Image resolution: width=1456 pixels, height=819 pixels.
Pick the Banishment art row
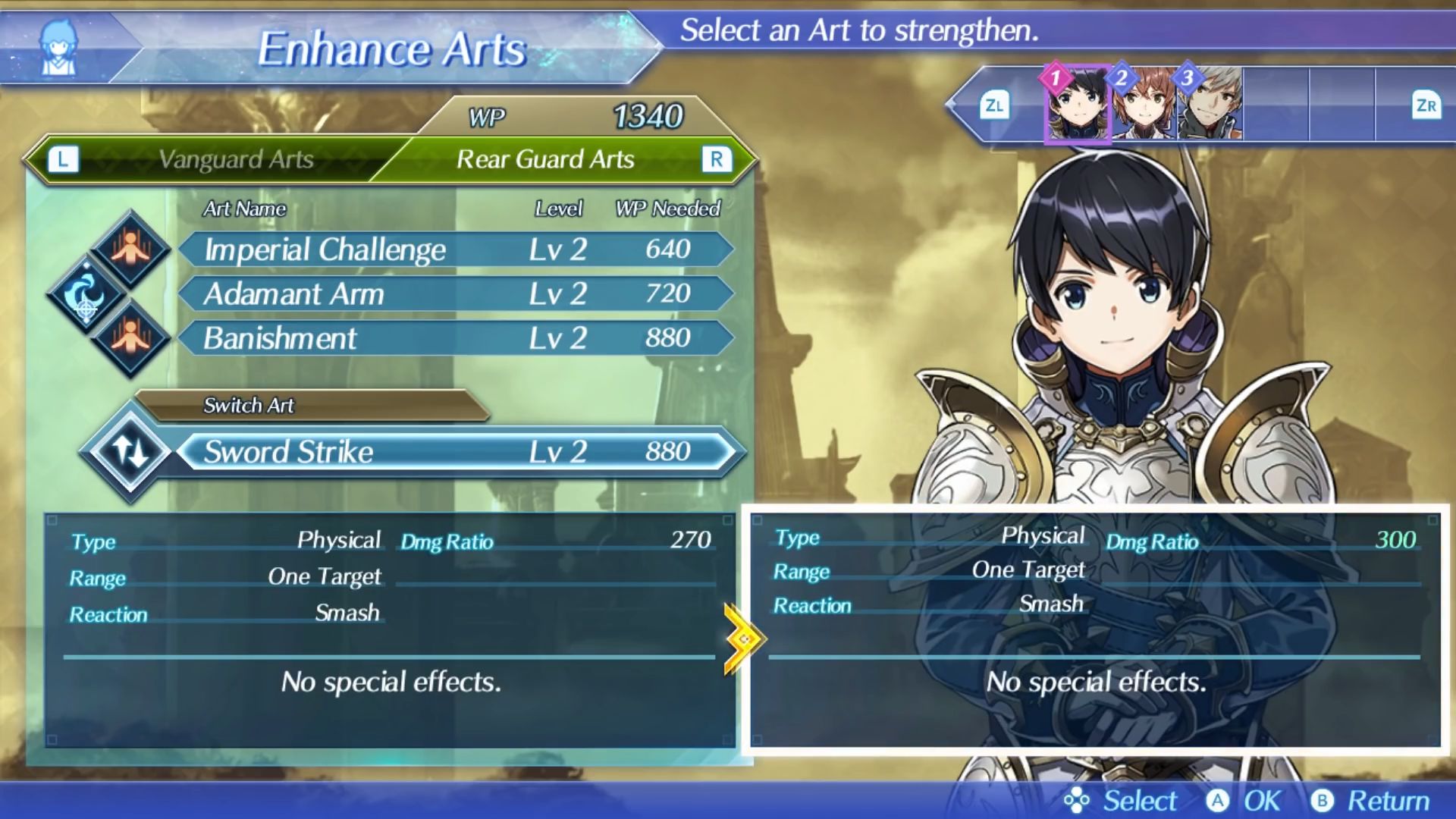click(455, 338)
